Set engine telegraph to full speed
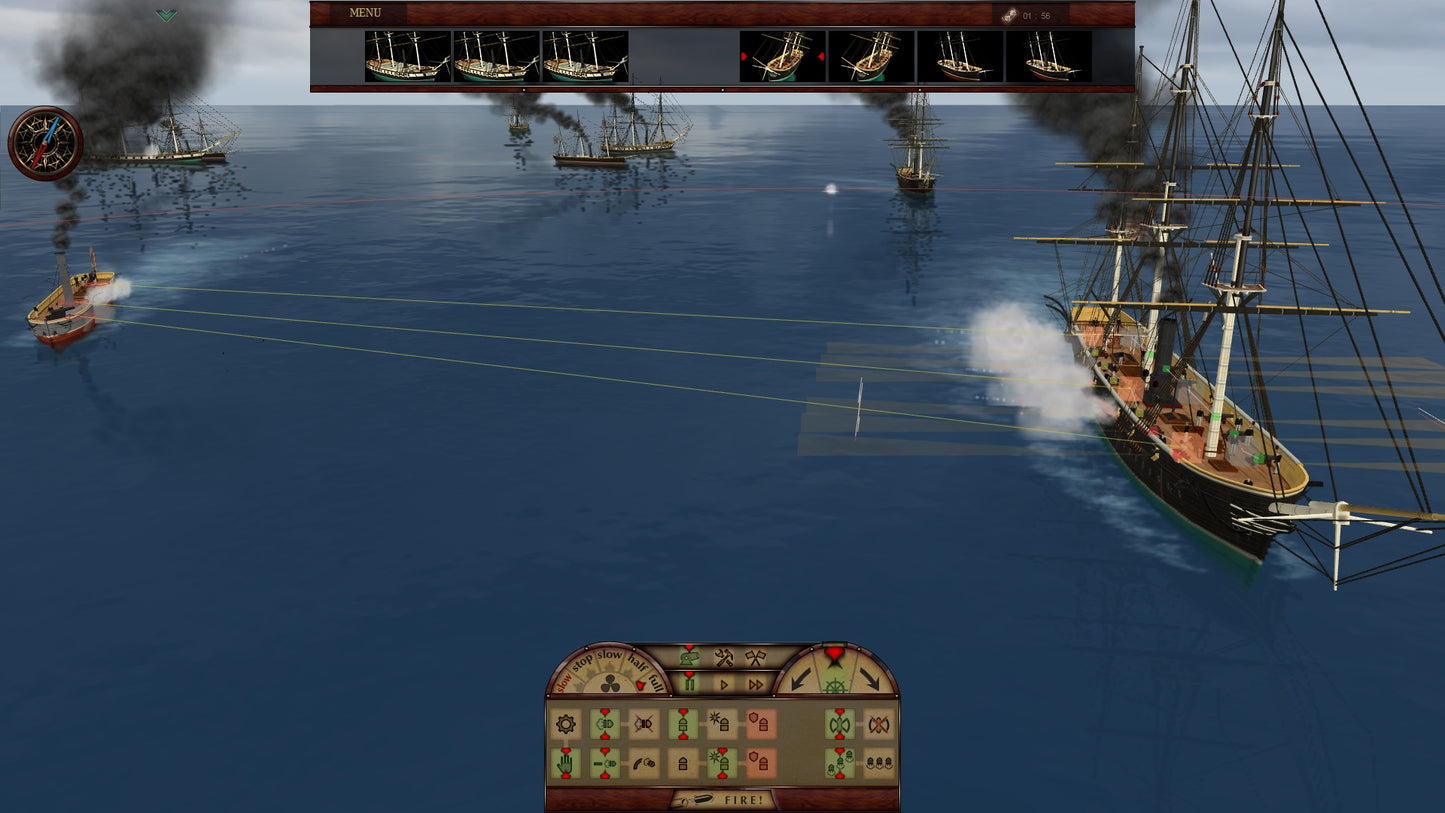Viewport: 1445px width, 813px height. tap(655, 682)
